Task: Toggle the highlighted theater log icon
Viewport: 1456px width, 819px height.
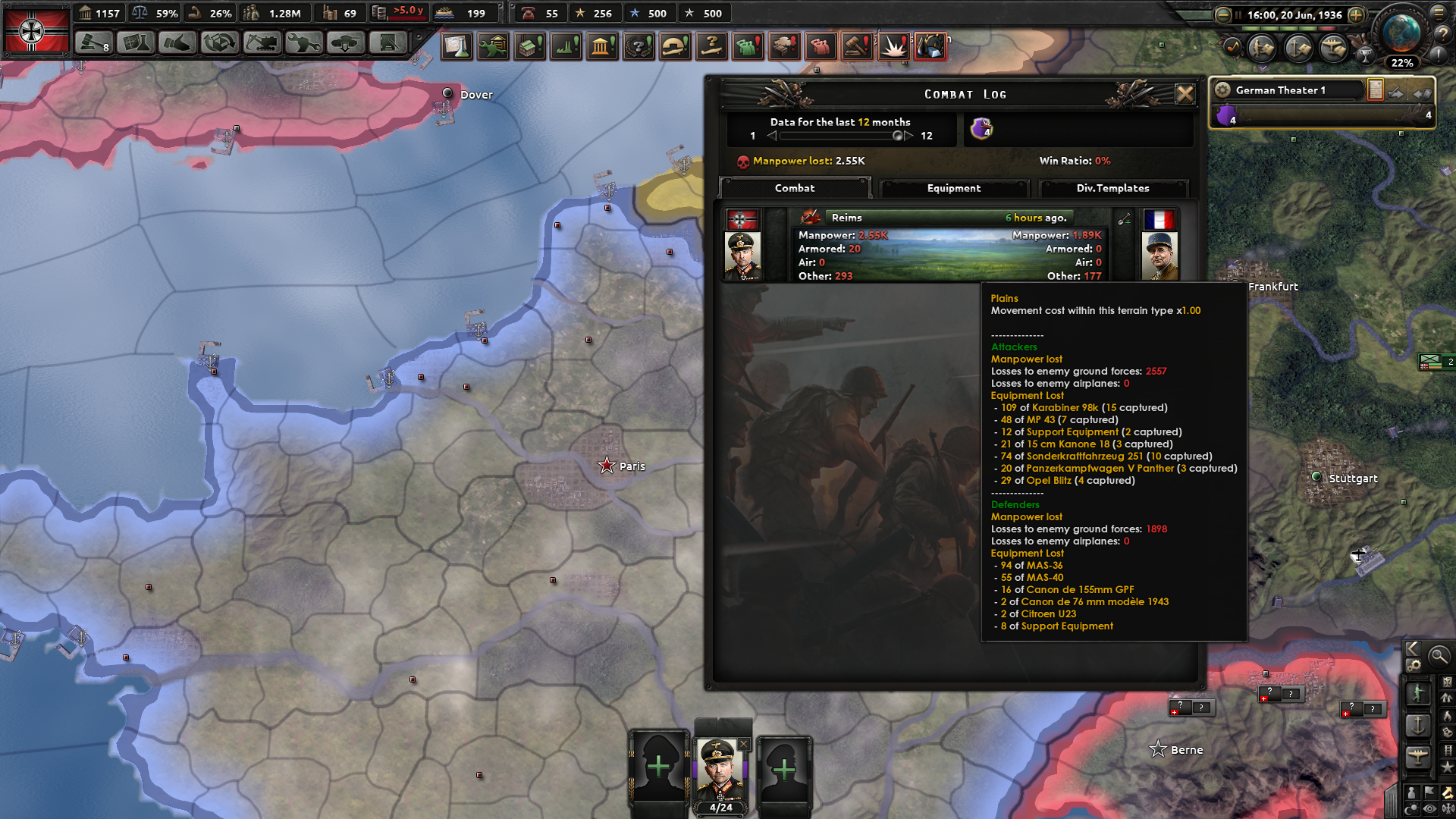Action: point(1376,89)
